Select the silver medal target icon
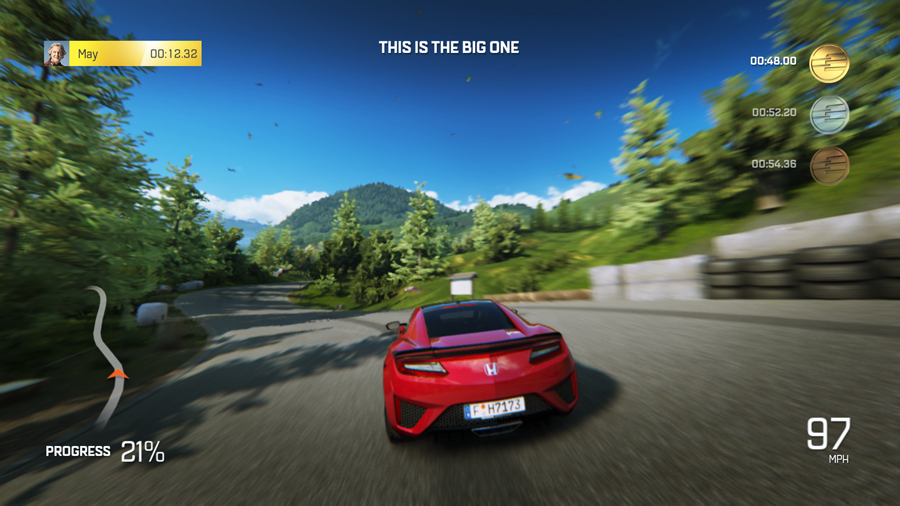Image resolution: width=900 pixels, height=506 pixels. 829,114
